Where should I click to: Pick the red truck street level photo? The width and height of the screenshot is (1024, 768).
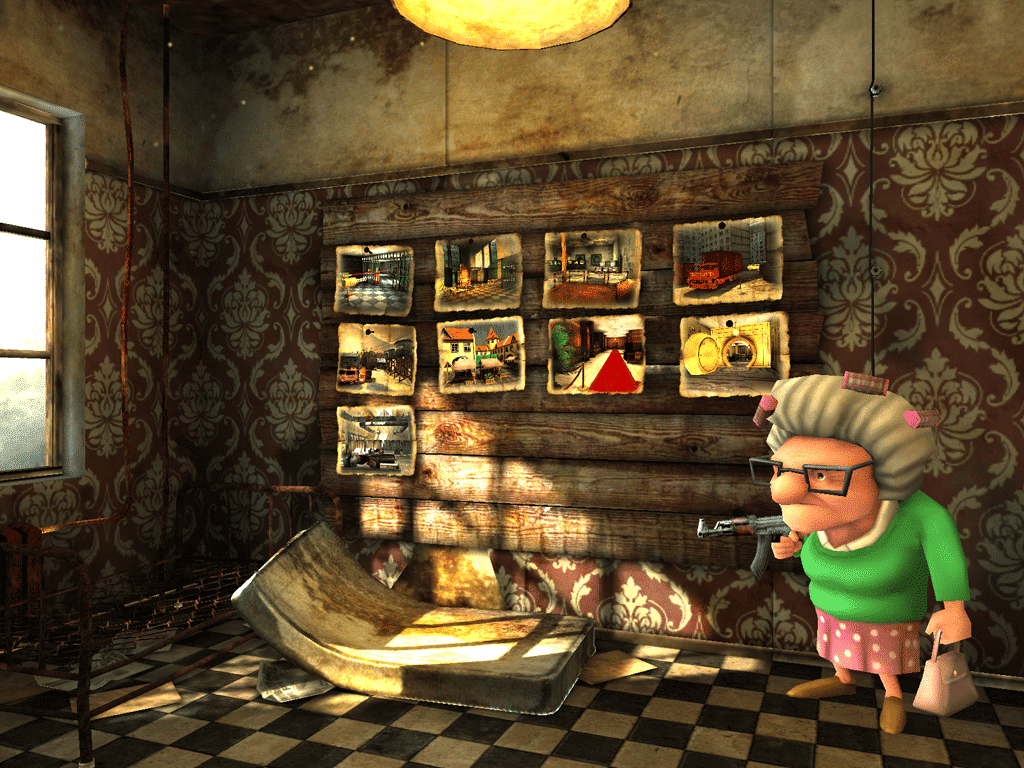click(725, 259)
